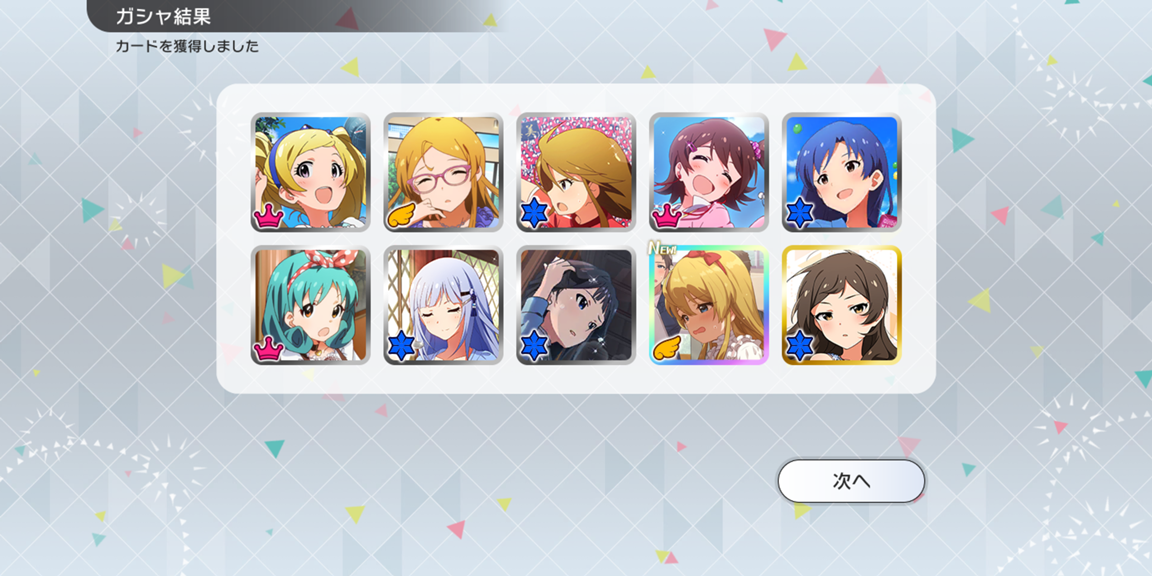Pick the long brown-haired girl on pink background
This screenshot has height=576, width=1152.
coord(575,172)
